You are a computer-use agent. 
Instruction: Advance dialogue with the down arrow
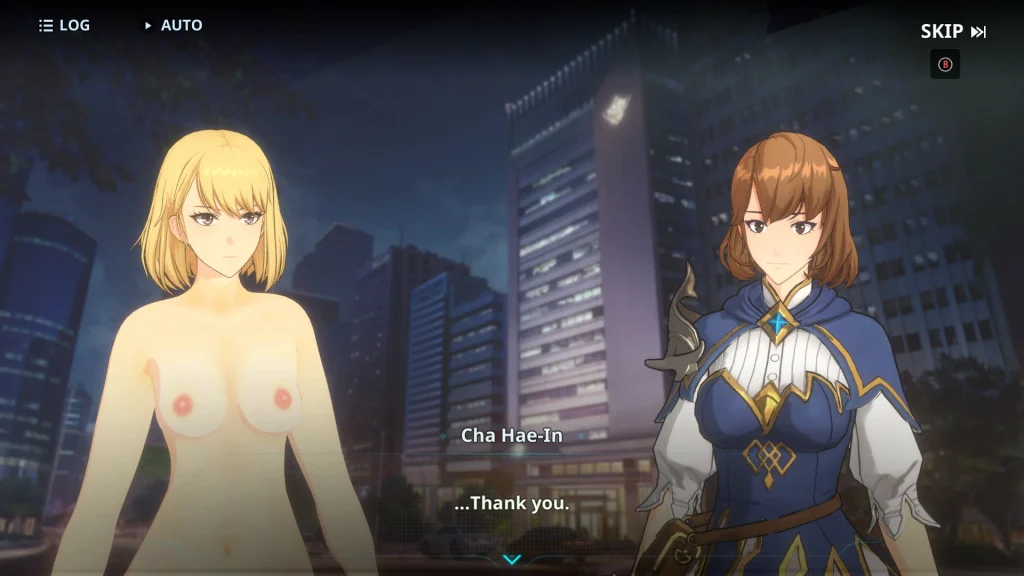click(x=512, y=559)
